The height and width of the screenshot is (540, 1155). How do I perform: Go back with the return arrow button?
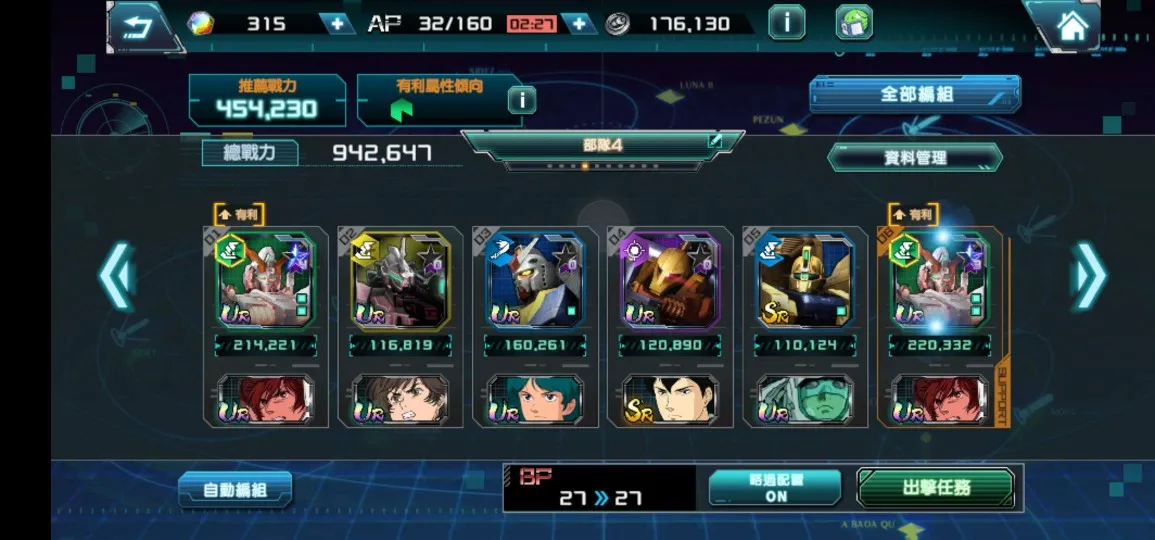pos(137,24)
